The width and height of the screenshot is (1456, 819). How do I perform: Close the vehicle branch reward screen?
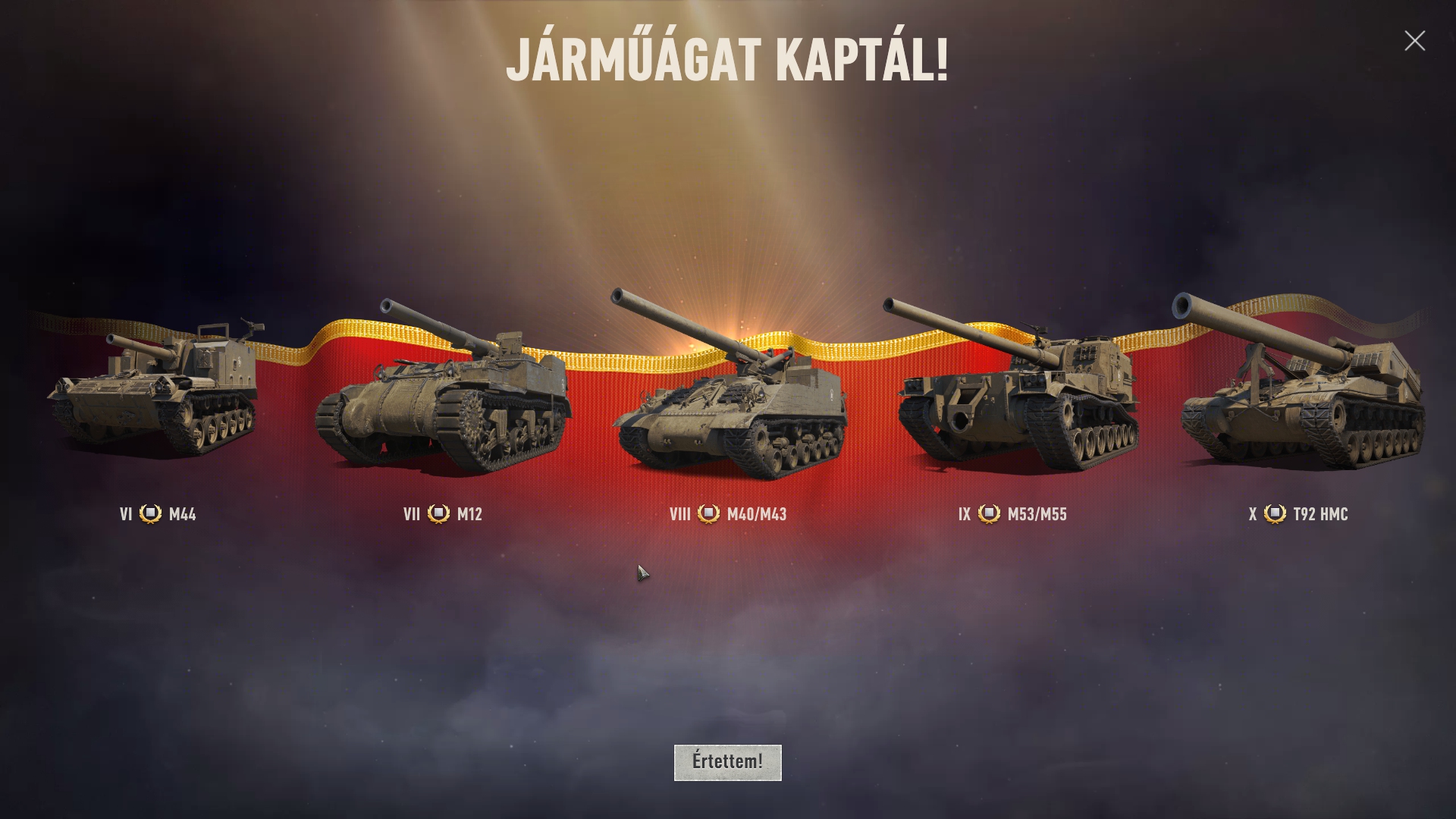(x=1414, y=41)
